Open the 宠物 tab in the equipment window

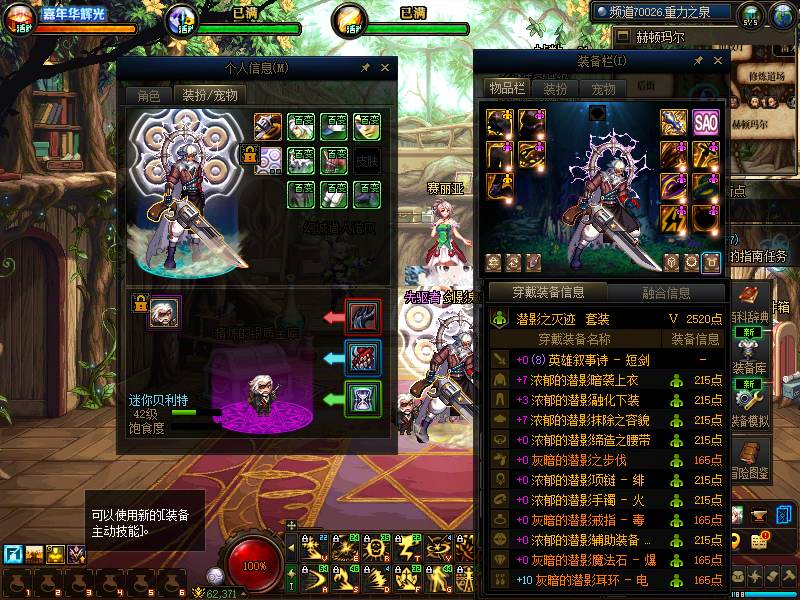click(603, 88)
